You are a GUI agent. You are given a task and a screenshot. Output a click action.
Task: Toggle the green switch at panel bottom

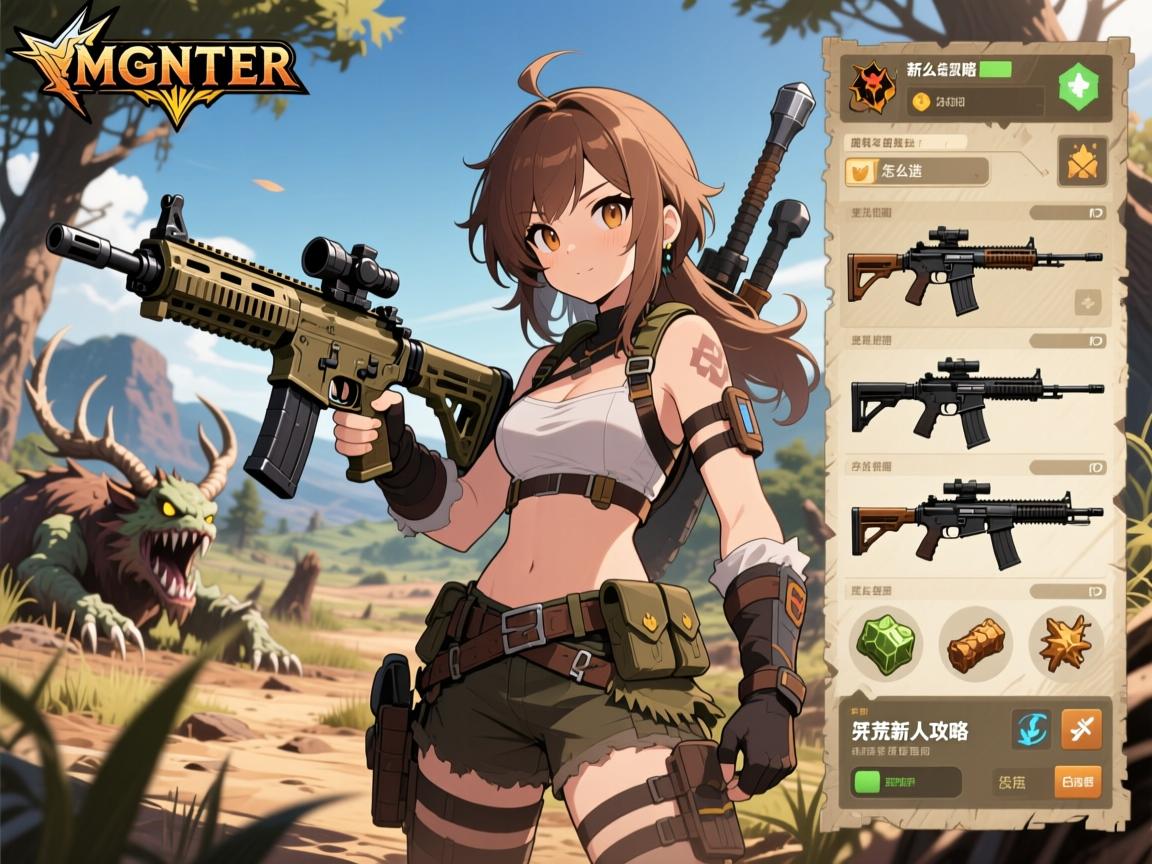(905, 781)
